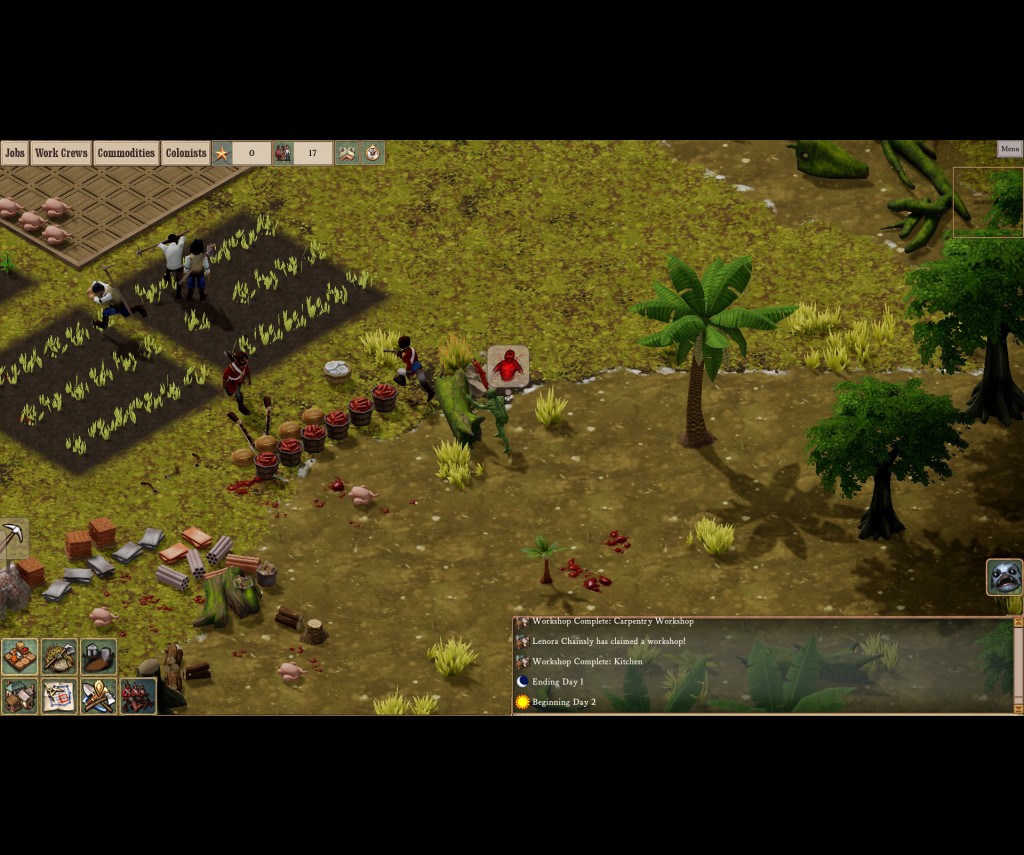Click the round medallion icon in top bar
Image resolution: width=1024 pixels, height=855 pixels.
373,153
